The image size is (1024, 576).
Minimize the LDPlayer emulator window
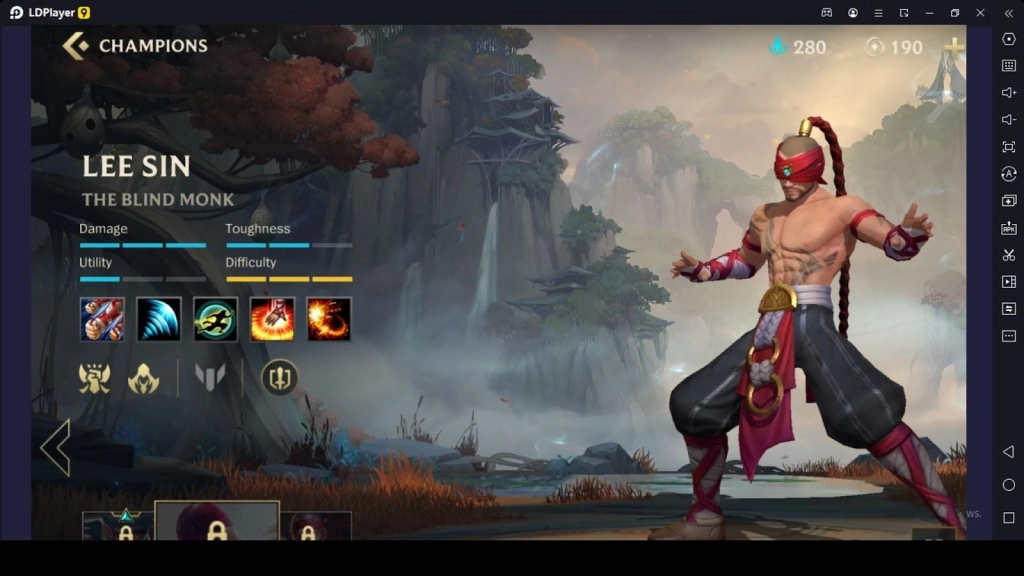pos(929,13)
